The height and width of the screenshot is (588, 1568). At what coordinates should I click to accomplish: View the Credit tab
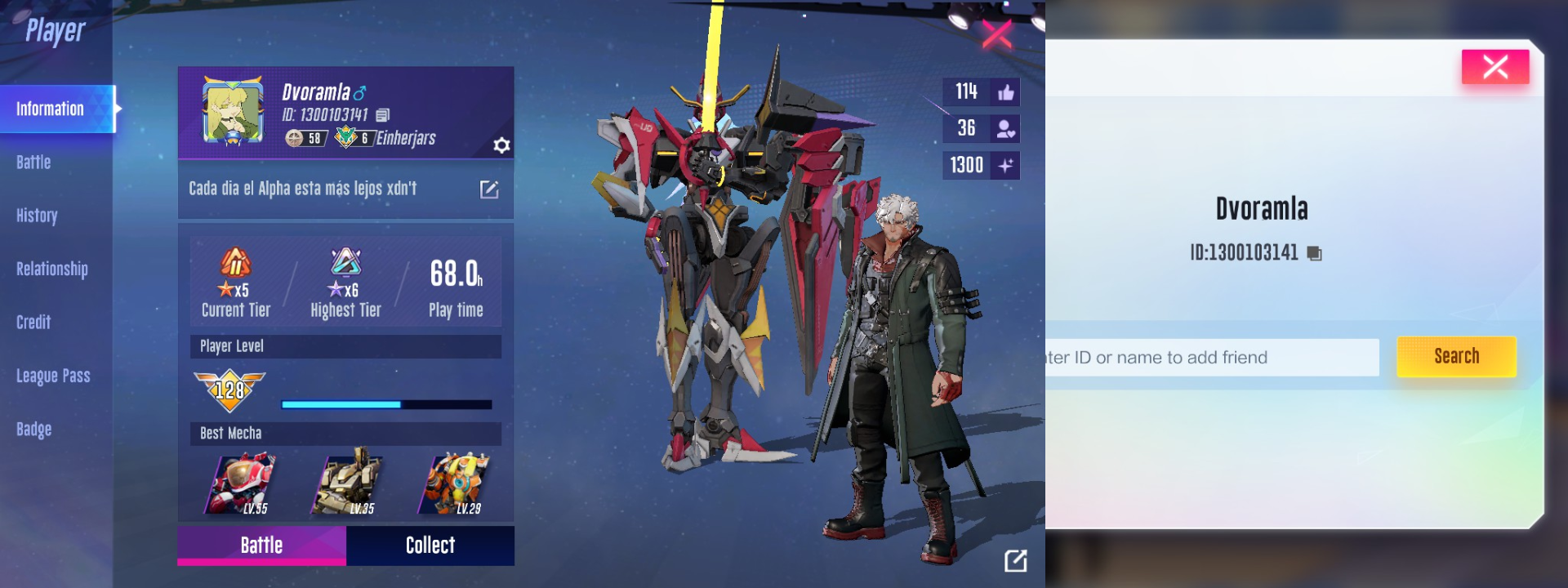click(x=33, y=323)
